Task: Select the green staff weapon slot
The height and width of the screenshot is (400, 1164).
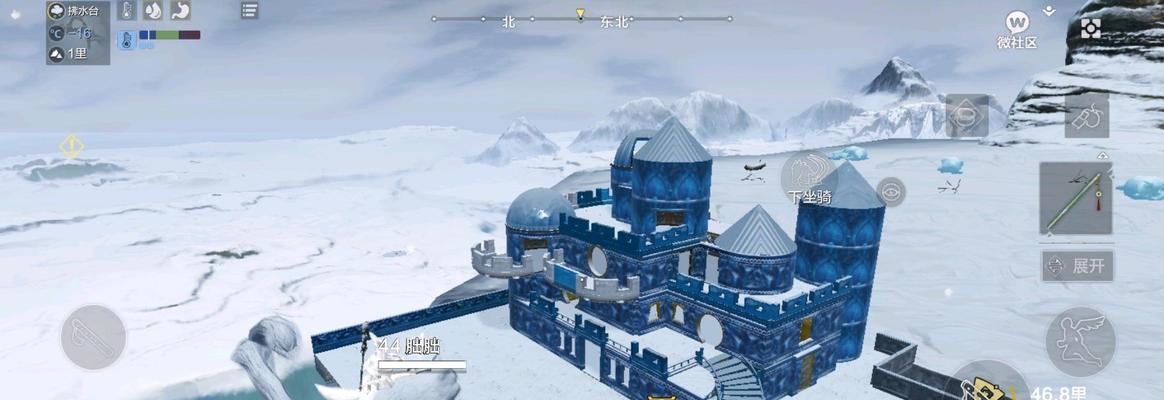Action: tap(1075, 198)
